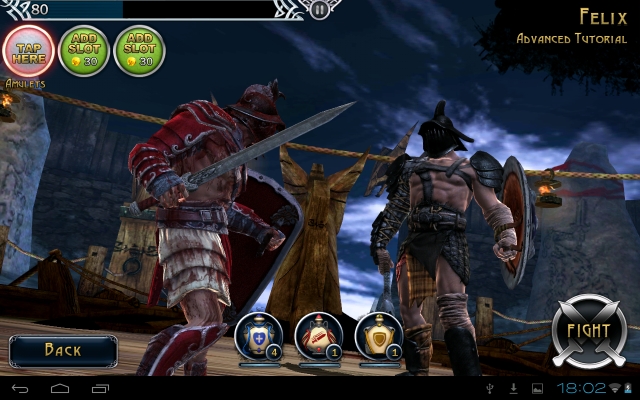Show Android recent apps
The image size is (640, 400).
[101, 387]
